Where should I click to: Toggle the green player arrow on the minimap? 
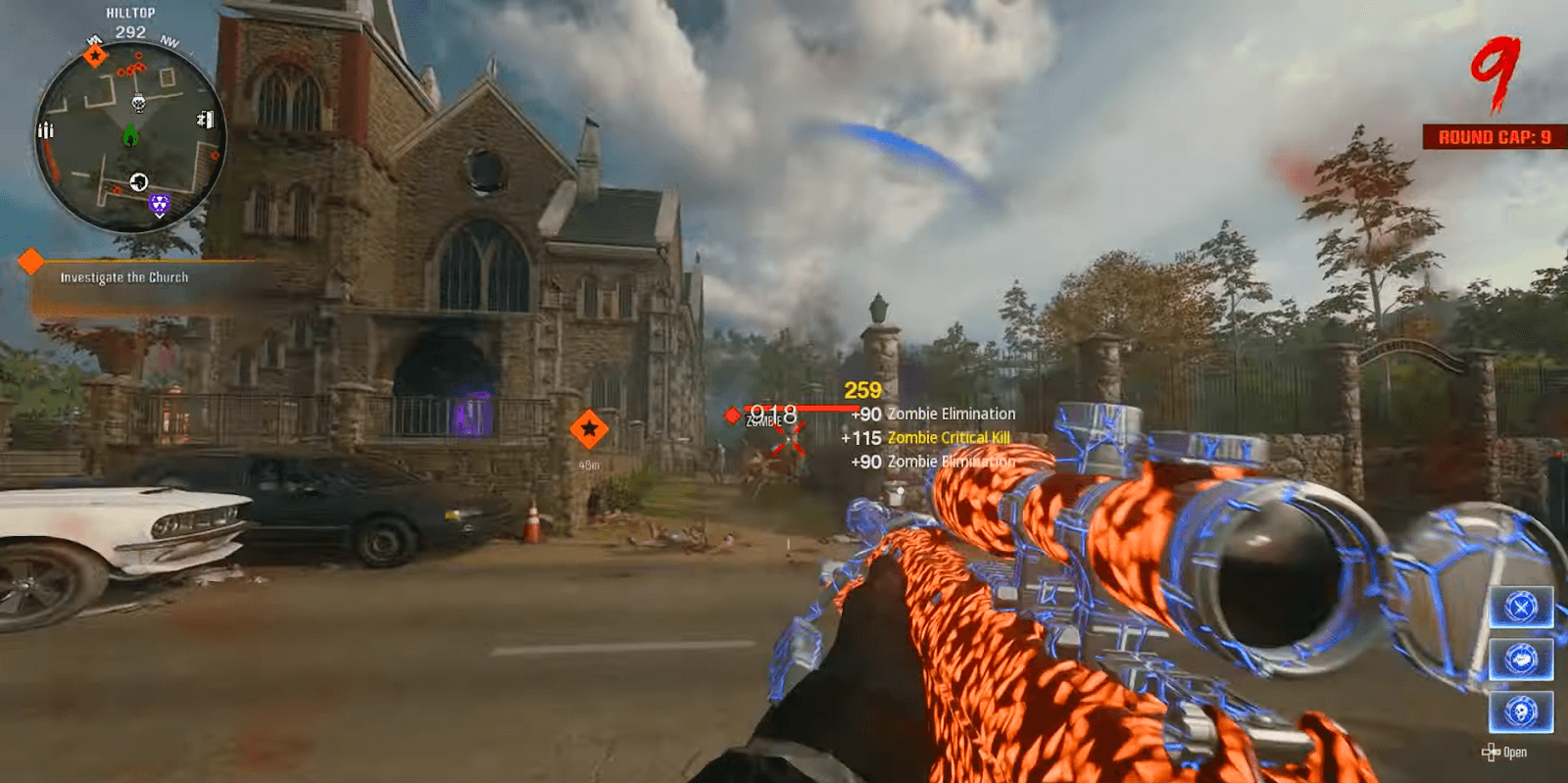[130, 136]
